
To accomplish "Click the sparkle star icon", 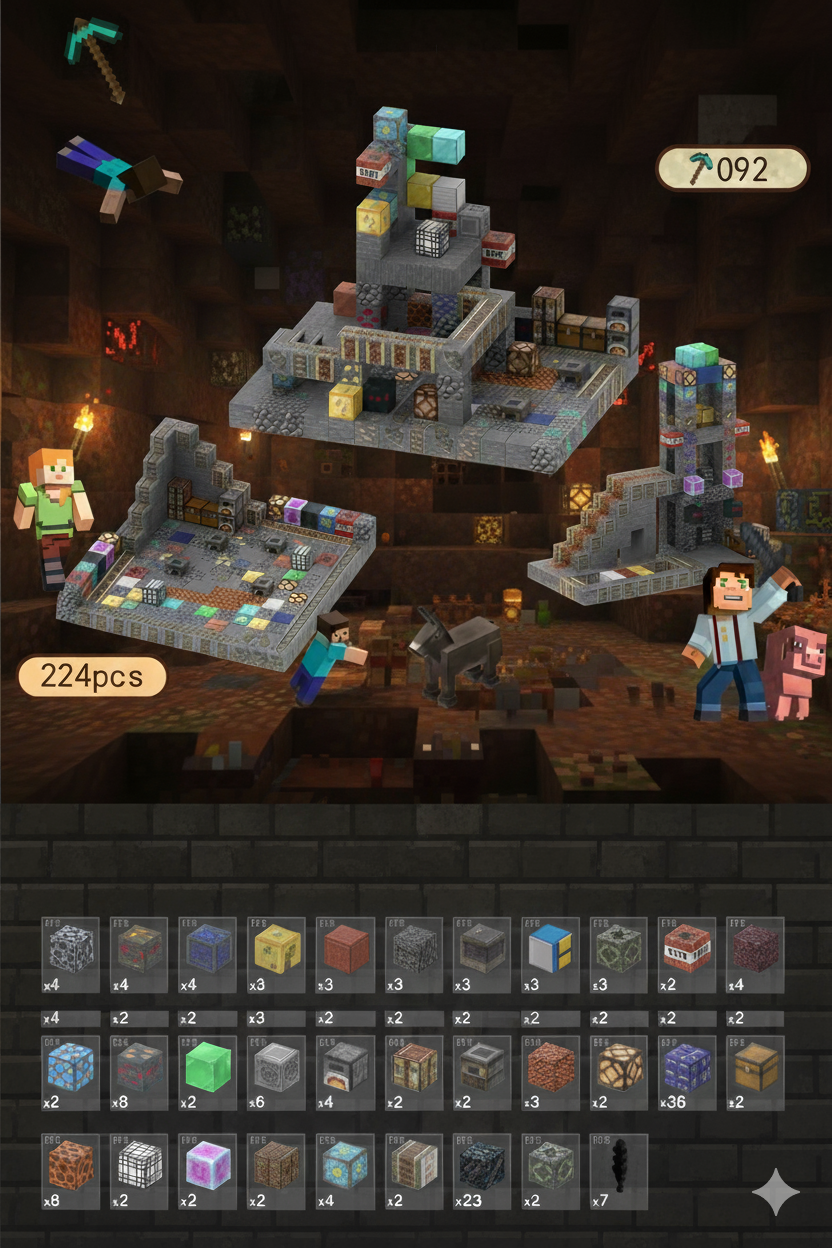I will tap(776, 1192).
